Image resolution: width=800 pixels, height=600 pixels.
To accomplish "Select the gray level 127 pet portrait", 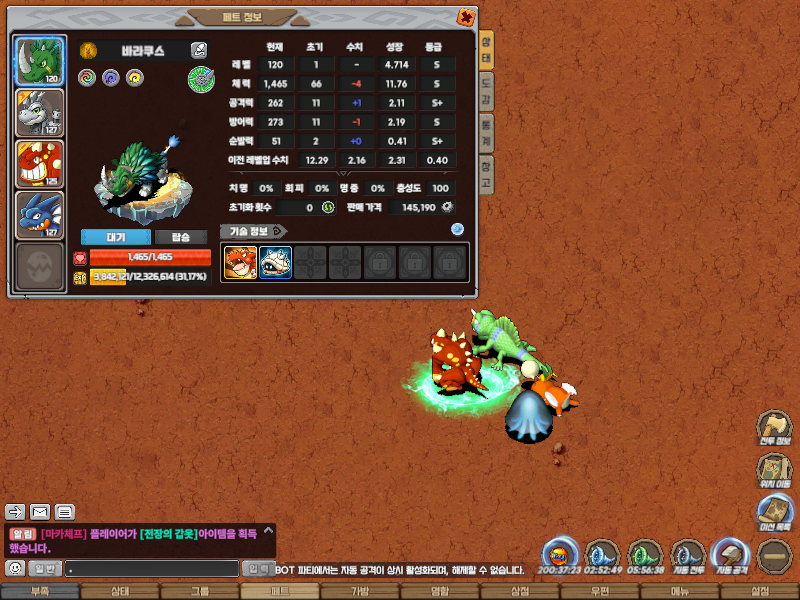I will click(x=39, y=113).
